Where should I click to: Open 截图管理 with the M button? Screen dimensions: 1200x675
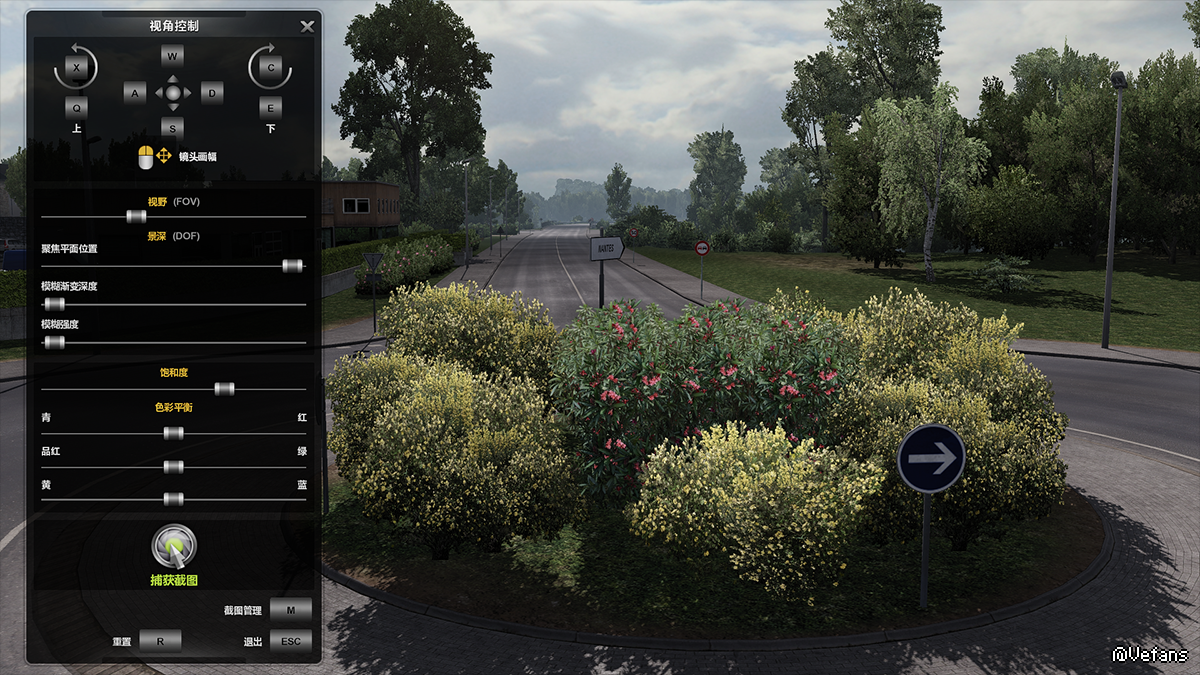290,609
